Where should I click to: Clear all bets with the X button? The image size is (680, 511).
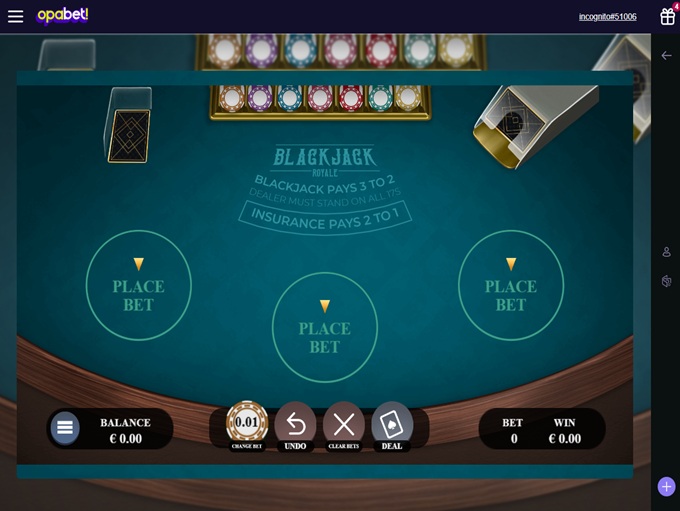(x=344, y=423)
